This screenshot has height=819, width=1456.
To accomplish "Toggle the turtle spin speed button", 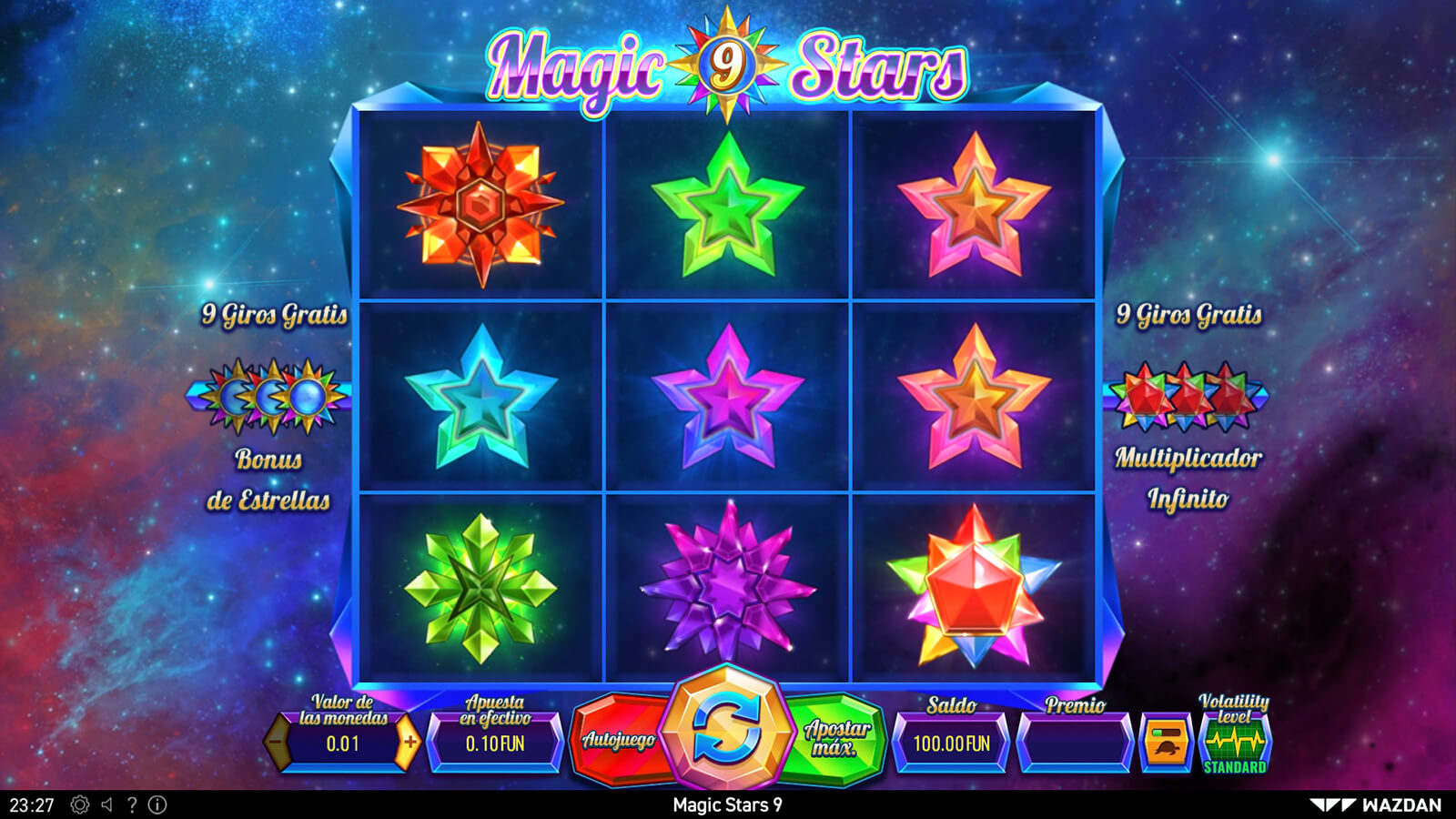I will click(1166, 743).
